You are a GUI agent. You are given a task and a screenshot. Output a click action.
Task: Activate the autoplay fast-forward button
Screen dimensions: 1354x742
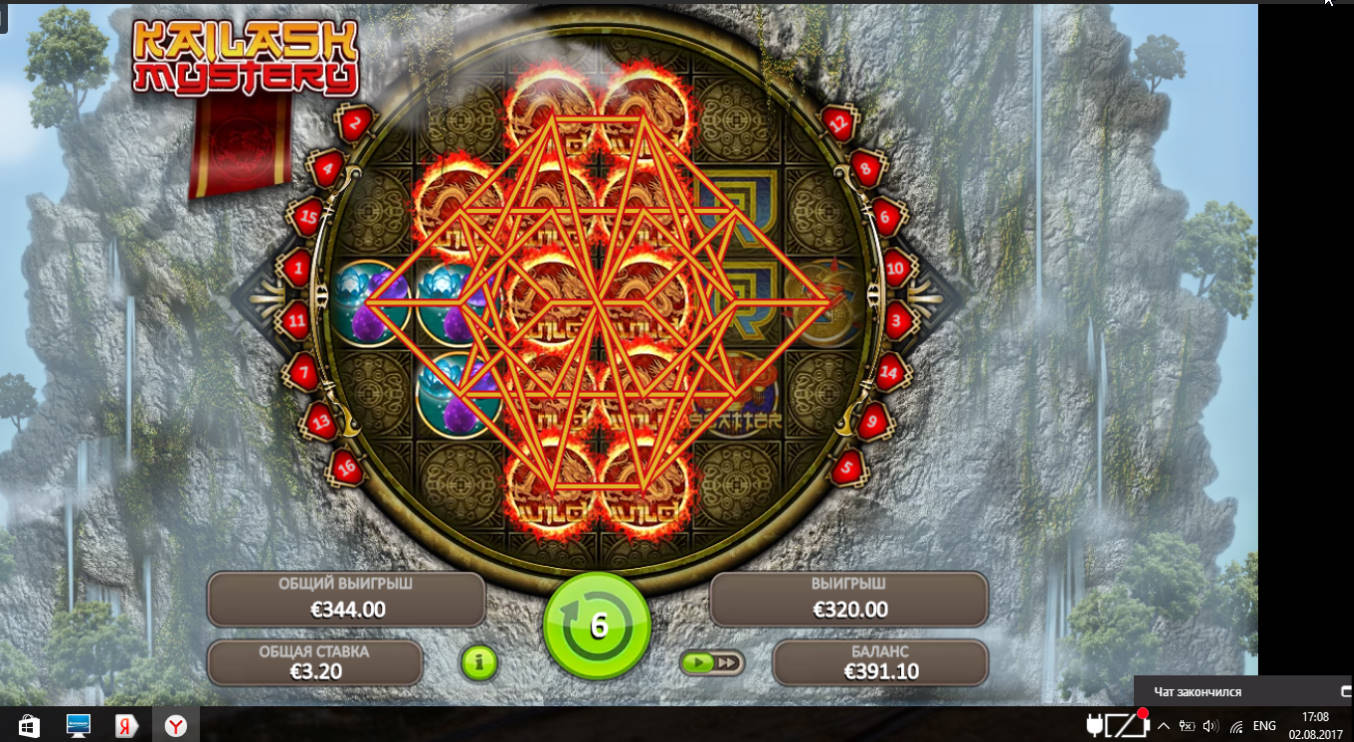711,662
